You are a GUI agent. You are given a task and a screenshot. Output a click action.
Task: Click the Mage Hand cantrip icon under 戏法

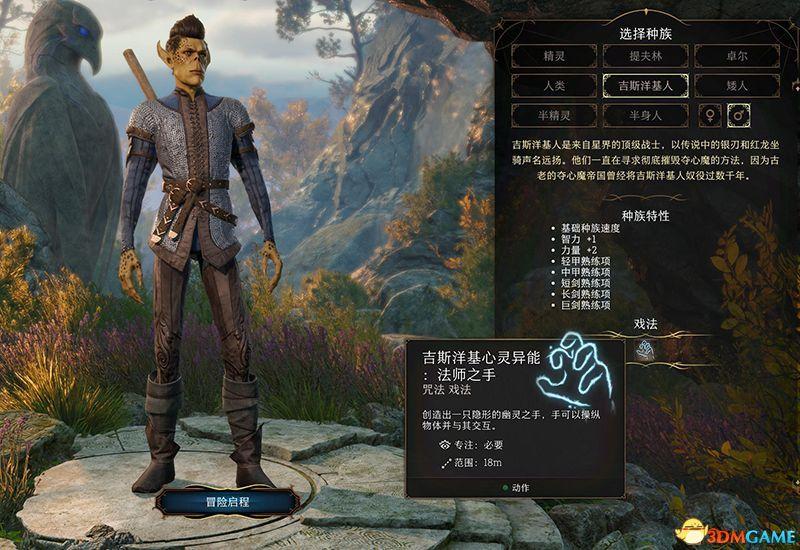[644, 349]
